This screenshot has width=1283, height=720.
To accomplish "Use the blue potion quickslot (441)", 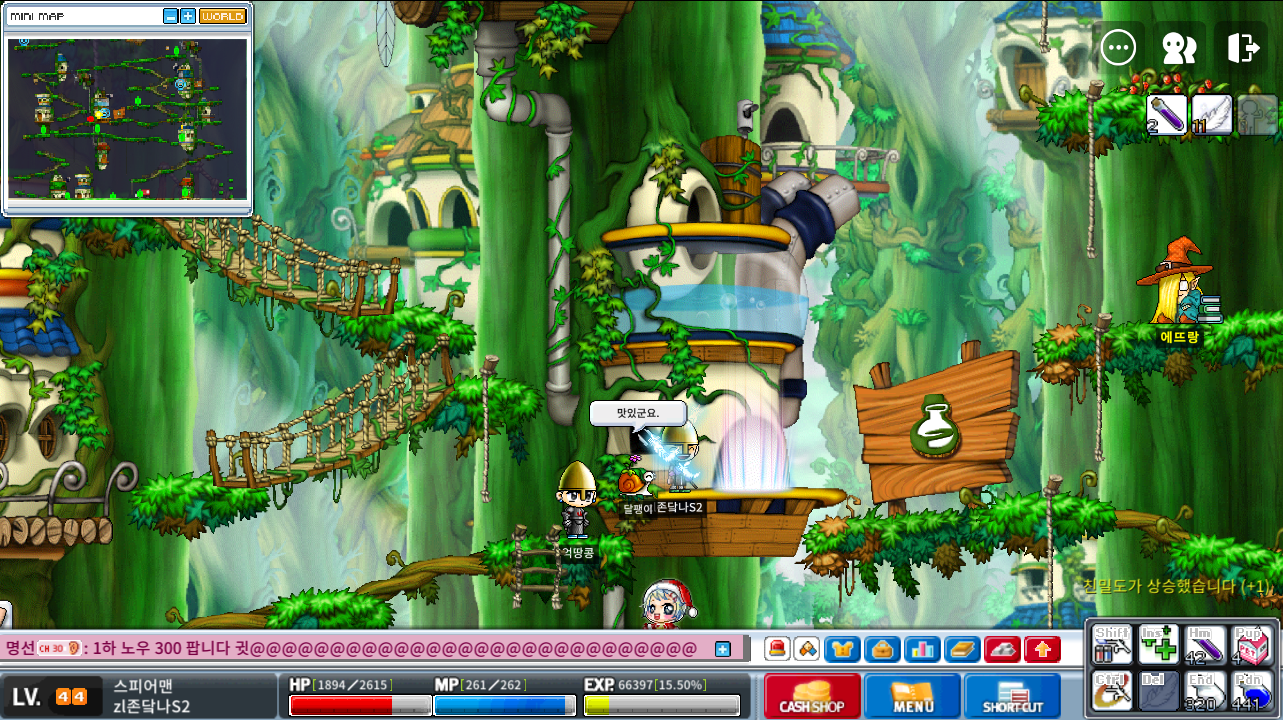I will [x=1251, y=691].
